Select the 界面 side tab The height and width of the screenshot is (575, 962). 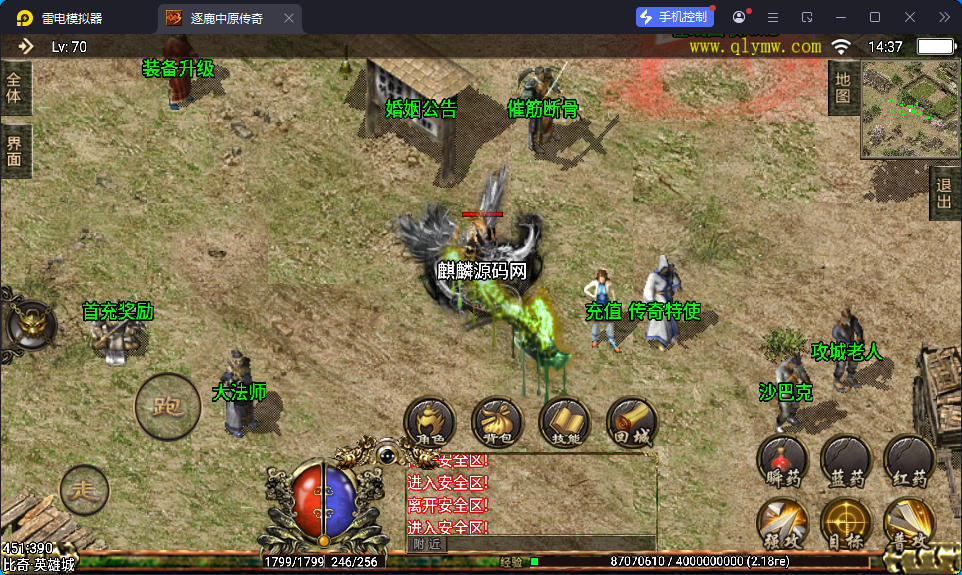coord(15,151)
